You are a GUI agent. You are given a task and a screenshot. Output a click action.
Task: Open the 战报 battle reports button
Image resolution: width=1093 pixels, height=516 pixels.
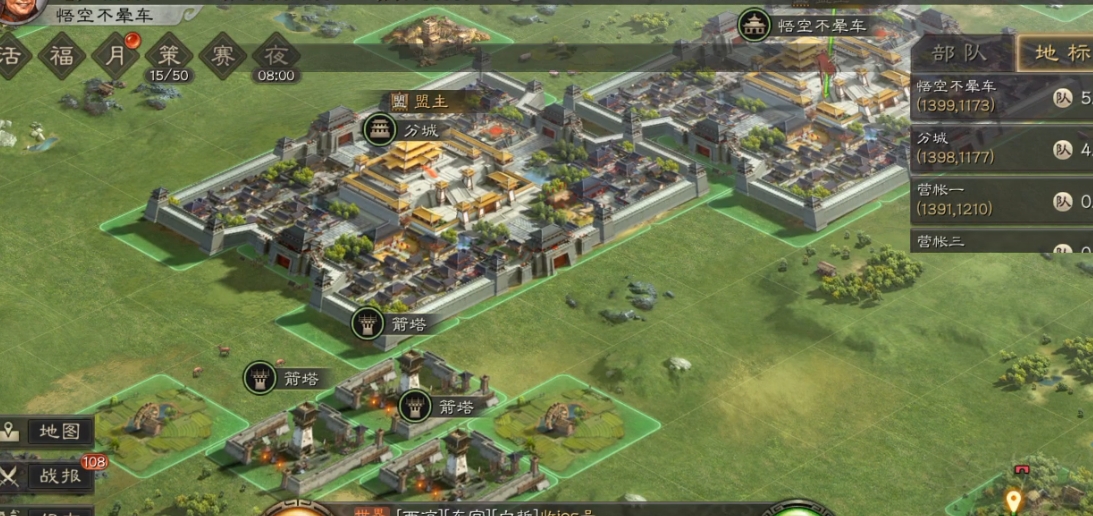click(50, 476)
